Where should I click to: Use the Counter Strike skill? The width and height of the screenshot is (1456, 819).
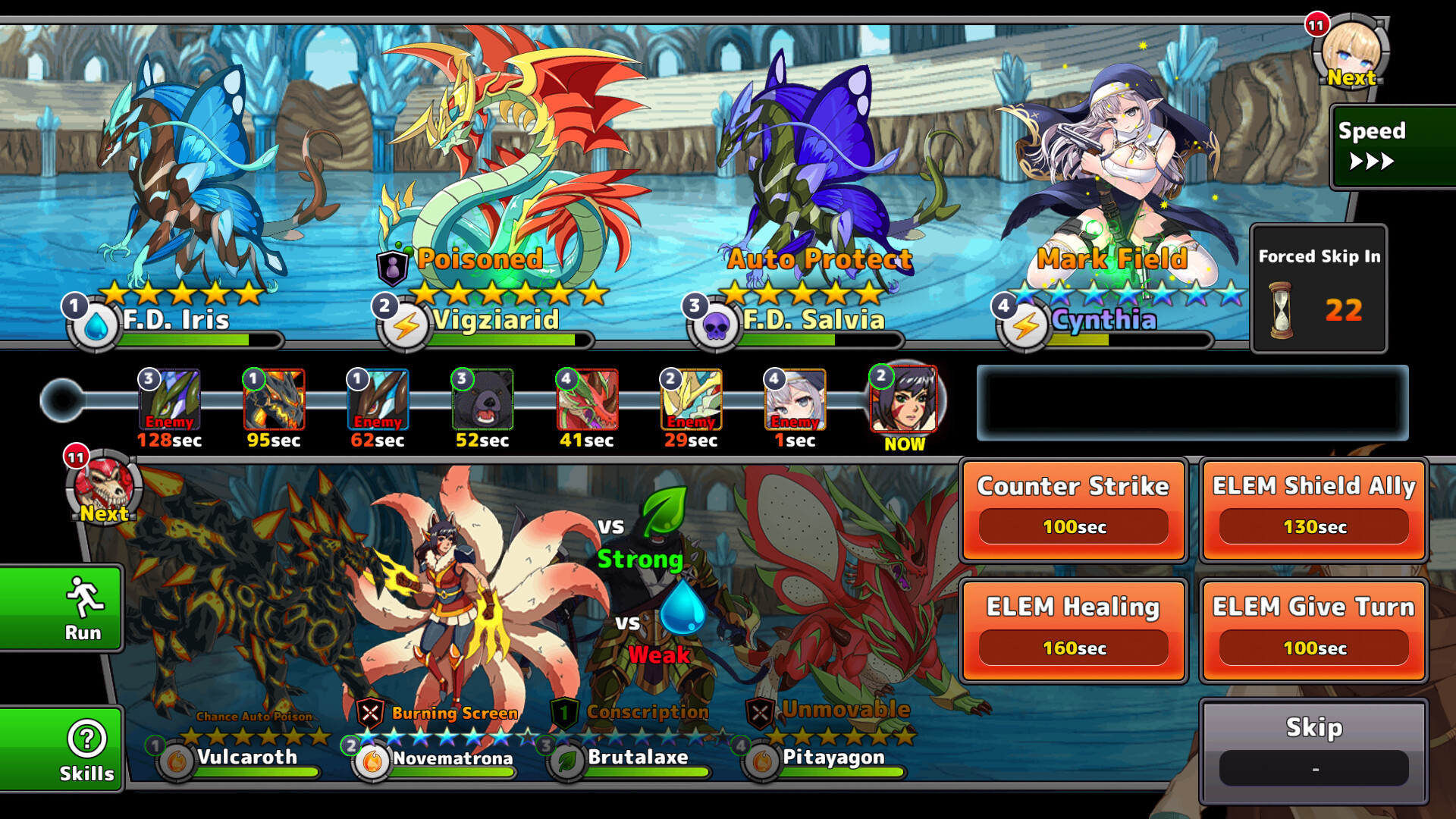tap(1073, 510)
